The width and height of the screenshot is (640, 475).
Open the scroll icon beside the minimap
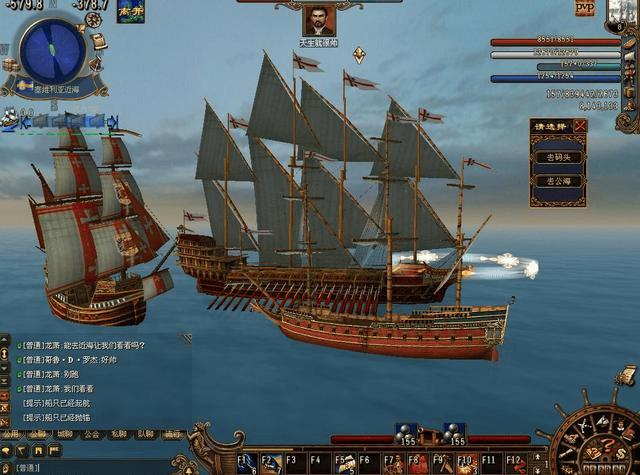(x=97, y=41)
